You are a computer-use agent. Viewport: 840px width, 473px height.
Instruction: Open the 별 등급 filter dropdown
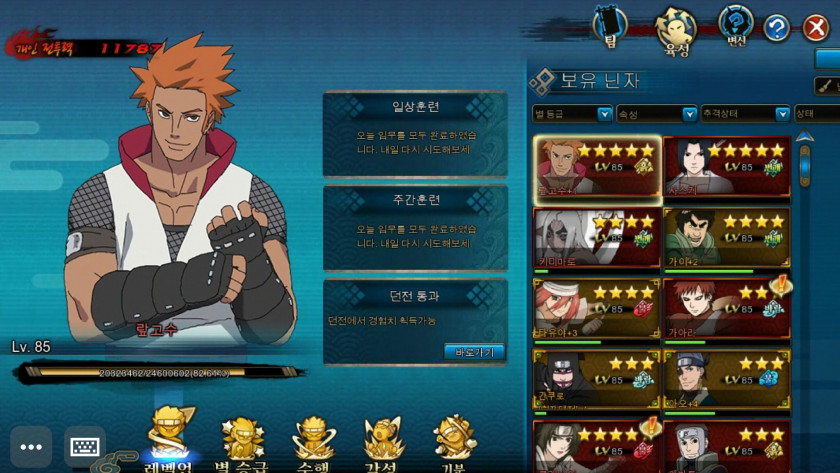[573, 114]
